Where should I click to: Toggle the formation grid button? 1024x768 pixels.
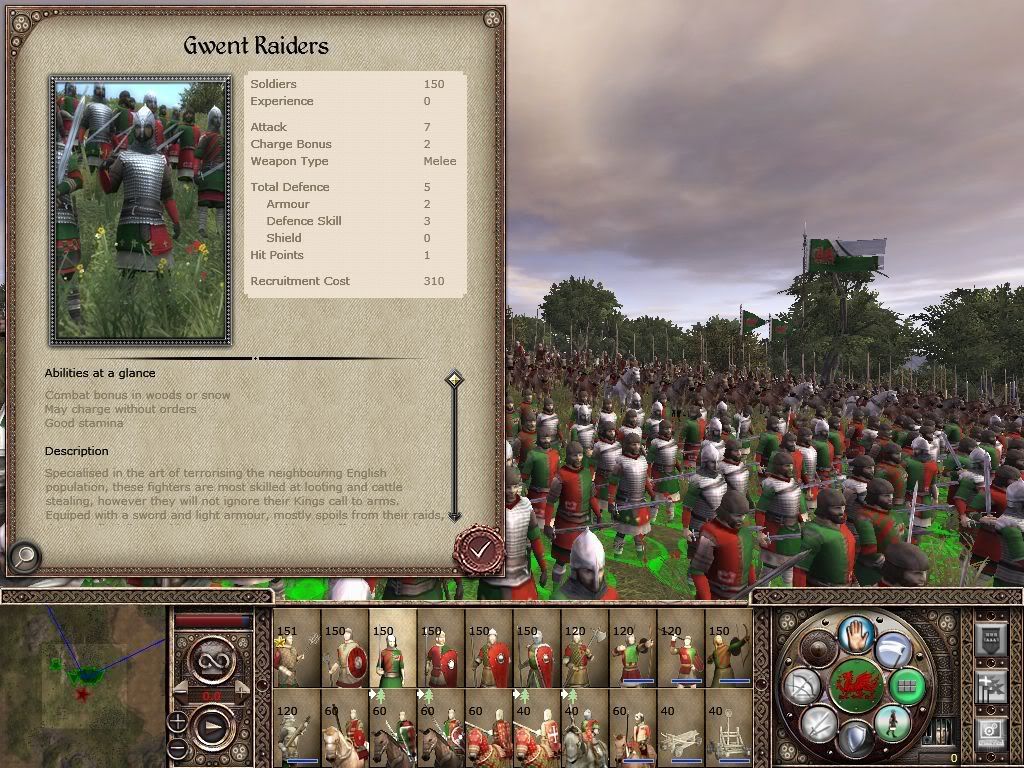click(906, 686)
